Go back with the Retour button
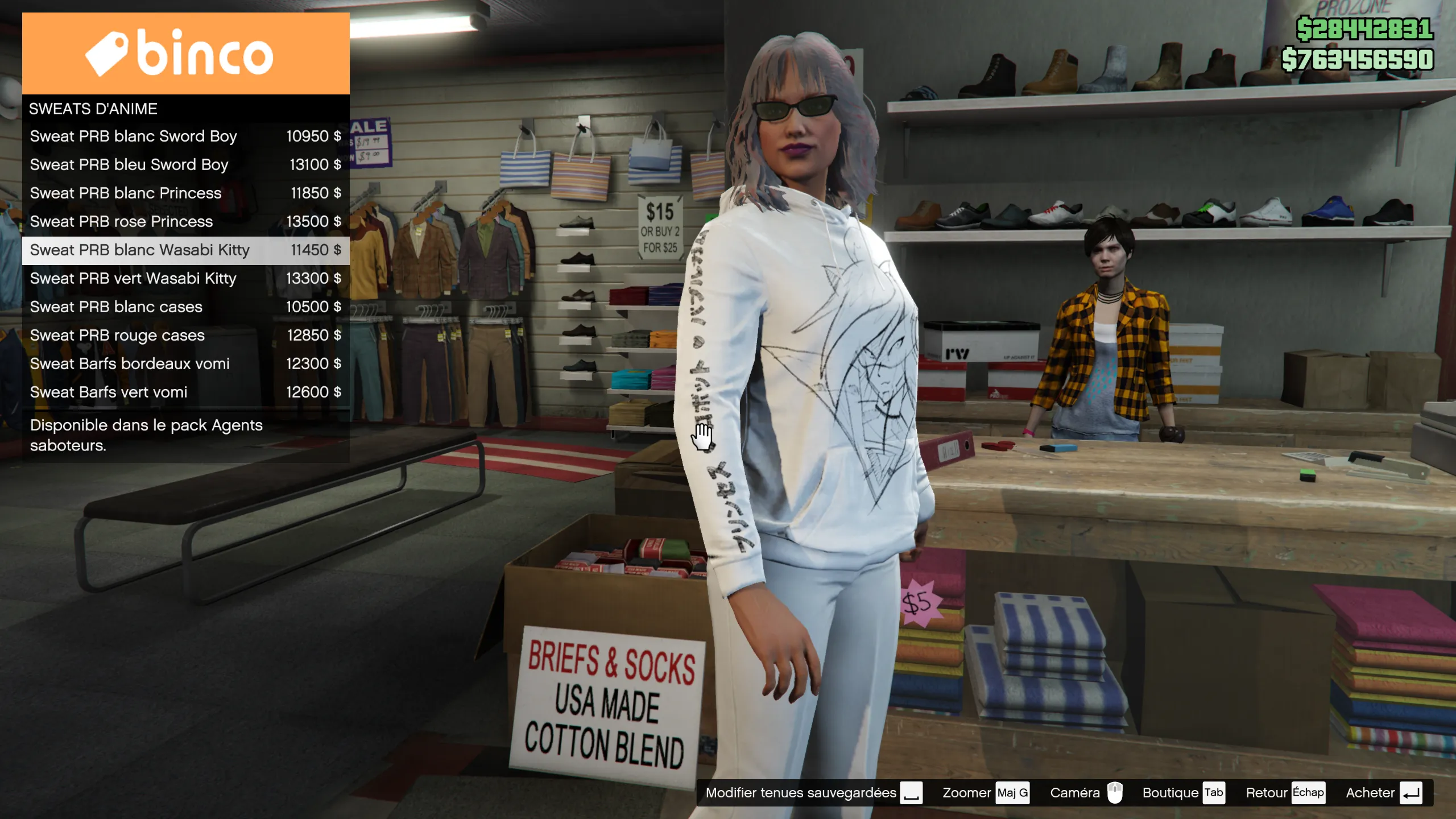This screenshot has width=1456, height=819. [x=1284, y=793]
